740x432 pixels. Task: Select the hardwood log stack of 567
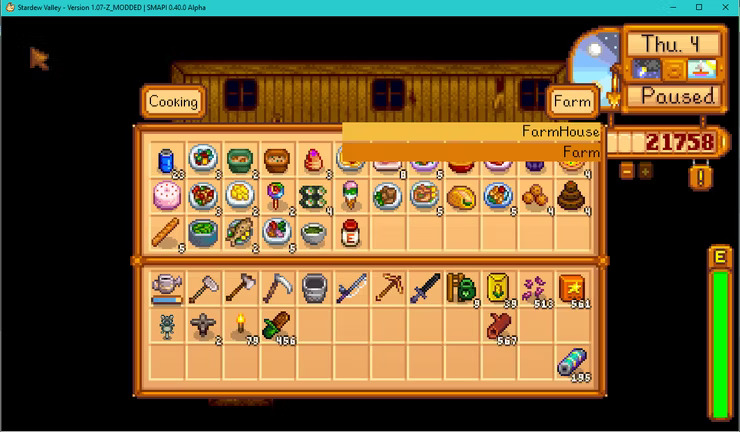(498, 324)
